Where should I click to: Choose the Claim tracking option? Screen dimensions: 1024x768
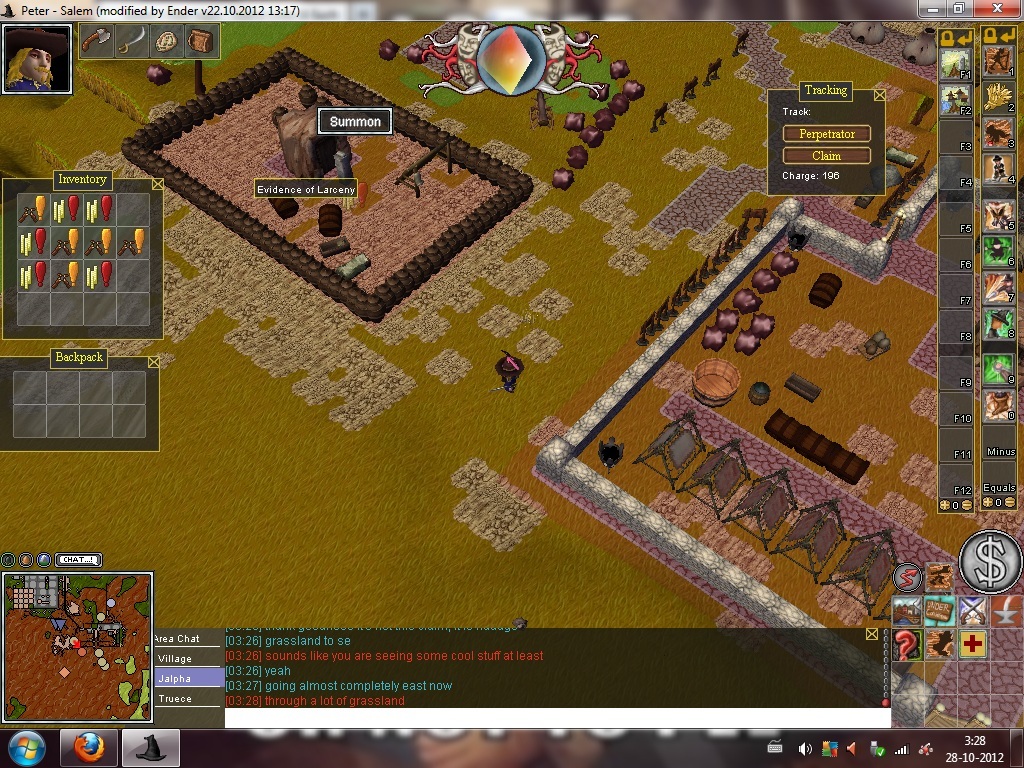[x=826, y=156]
